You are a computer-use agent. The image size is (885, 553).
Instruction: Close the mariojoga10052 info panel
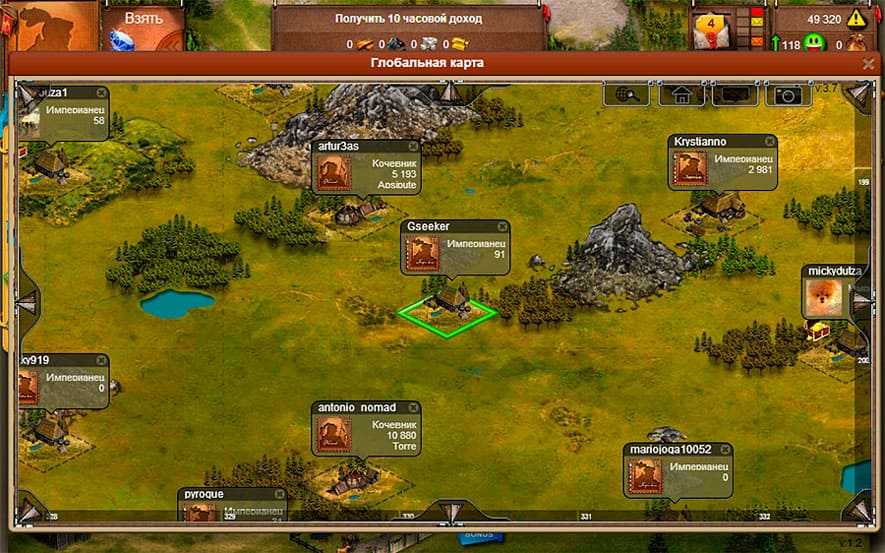[724, 450]
